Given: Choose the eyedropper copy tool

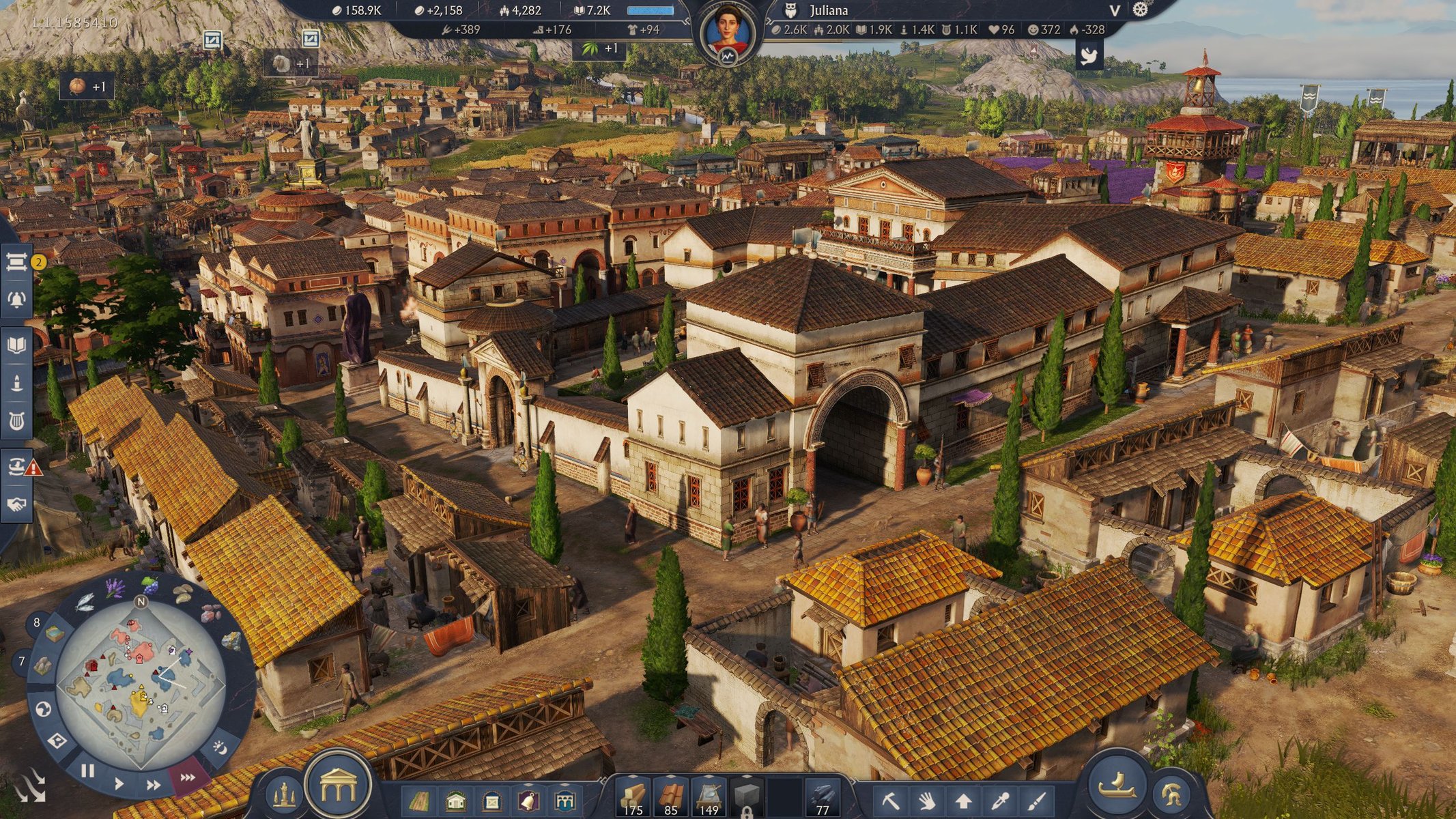Looking at the screenshot, I should pyautogui.click(x=1000, y=800).
